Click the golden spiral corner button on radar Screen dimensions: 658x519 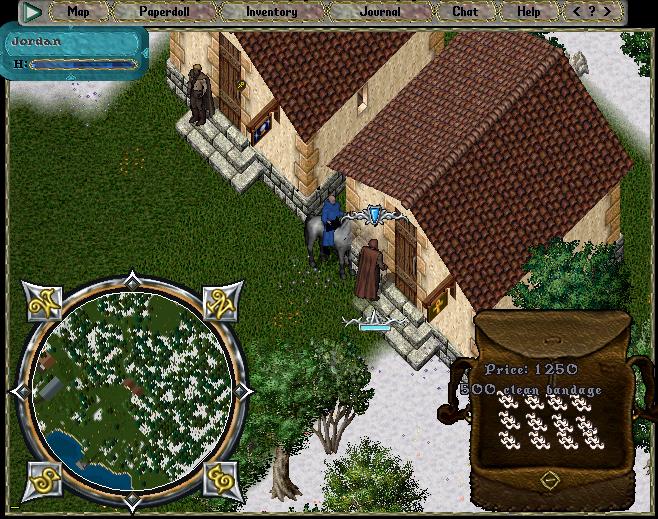[221, 479]
